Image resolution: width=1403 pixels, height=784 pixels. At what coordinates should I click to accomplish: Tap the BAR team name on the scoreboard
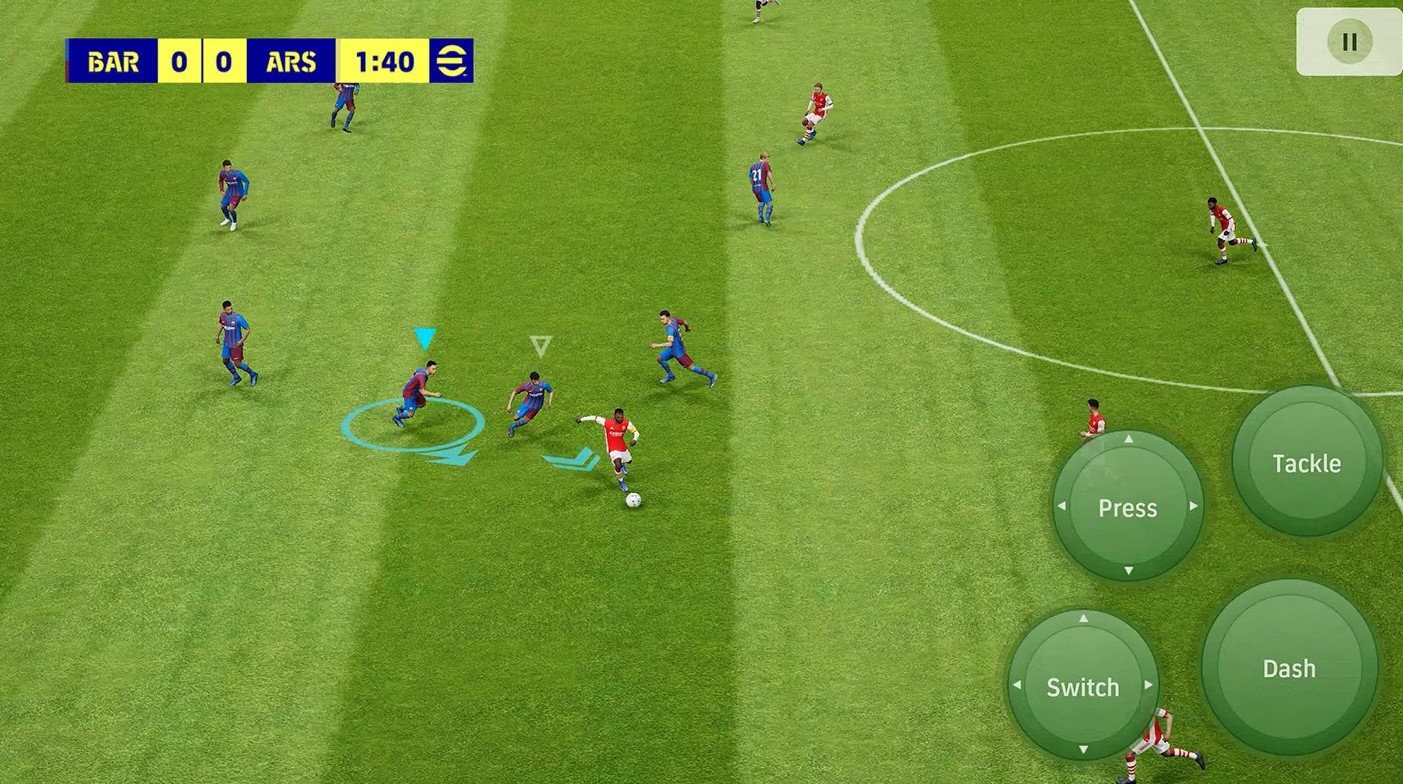point(111,61)
